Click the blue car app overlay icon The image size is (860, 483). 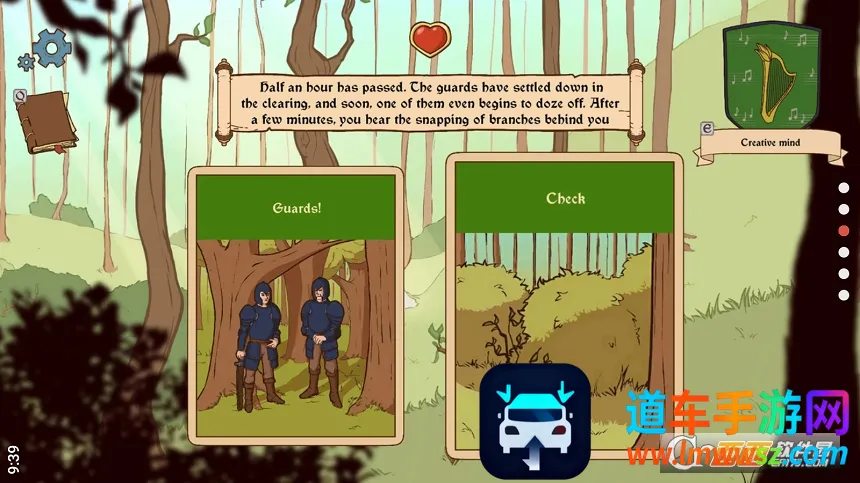[x=534, y=421]
